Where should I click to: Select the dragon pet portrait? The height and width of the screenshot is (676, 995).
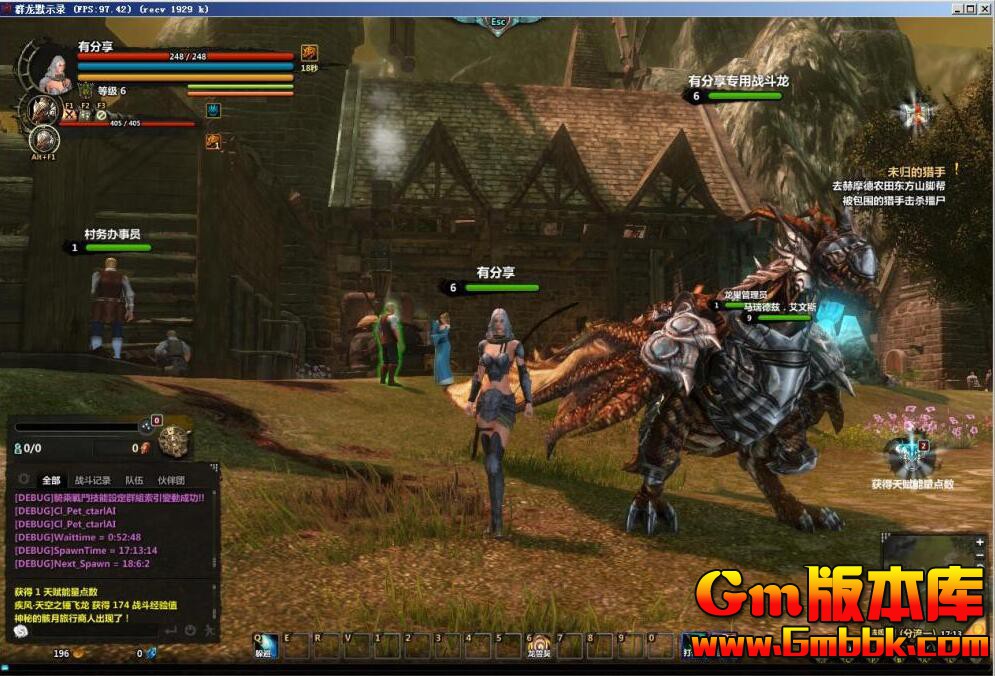click(x=43, y=109)
